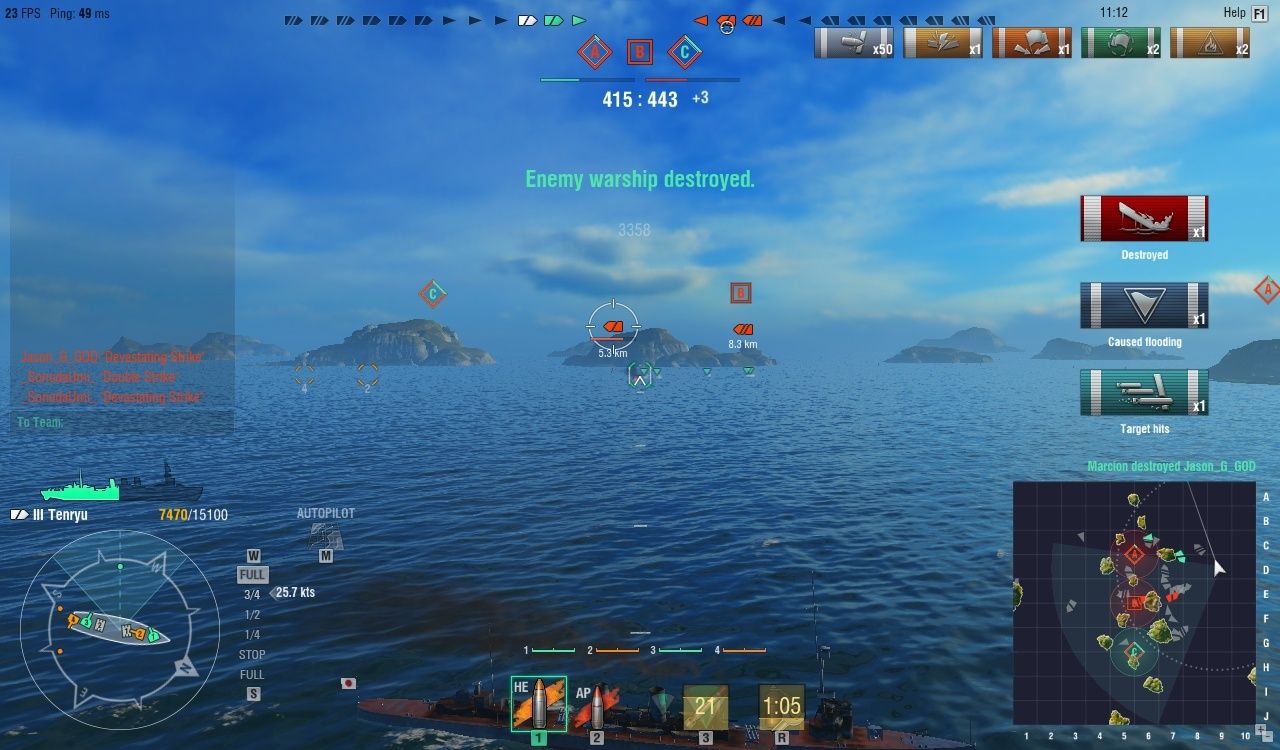The image size is (1280, 750).
Task: Click the green x2 flag signal indicator
Action: [x=1121, y=41]
